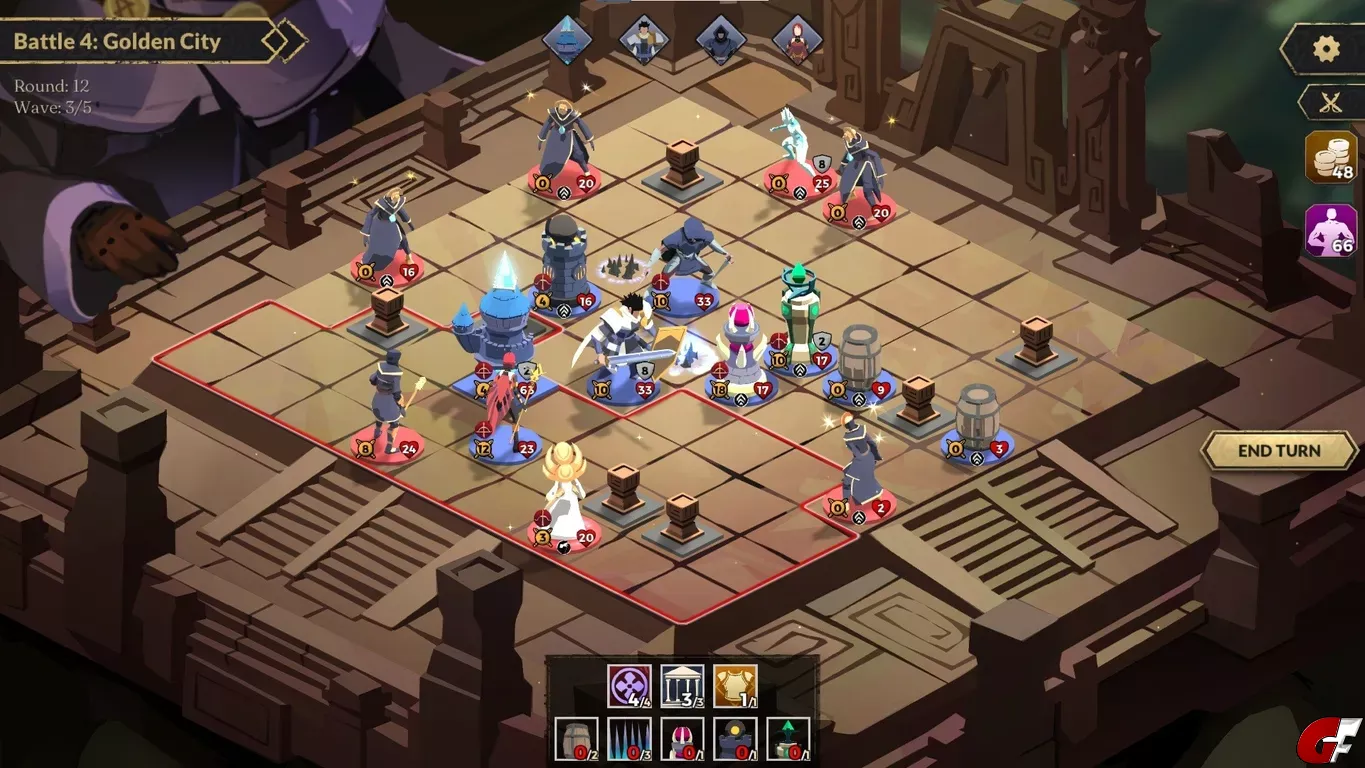The width and height of the screenshot is (1365, 768).
Task: End the current turn
Action: (x=1279, y=451)
